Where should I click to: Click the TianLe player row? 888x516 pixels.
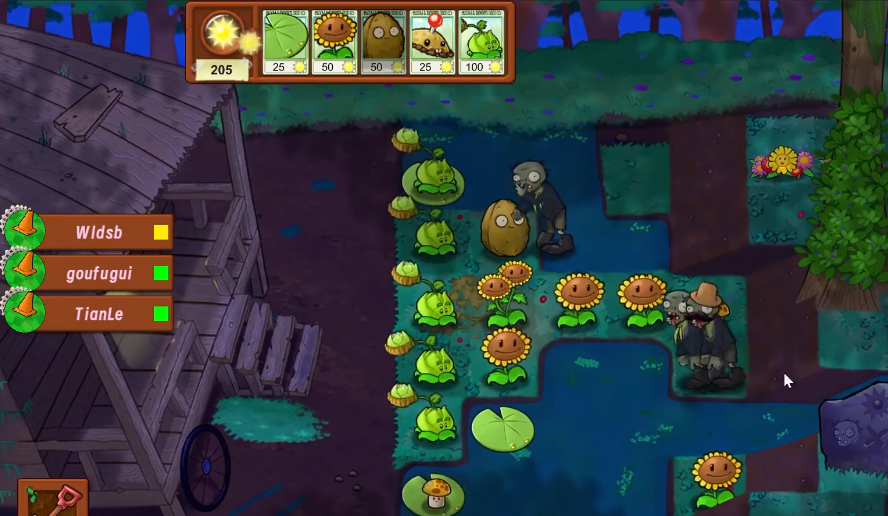(x=98, y=313)
